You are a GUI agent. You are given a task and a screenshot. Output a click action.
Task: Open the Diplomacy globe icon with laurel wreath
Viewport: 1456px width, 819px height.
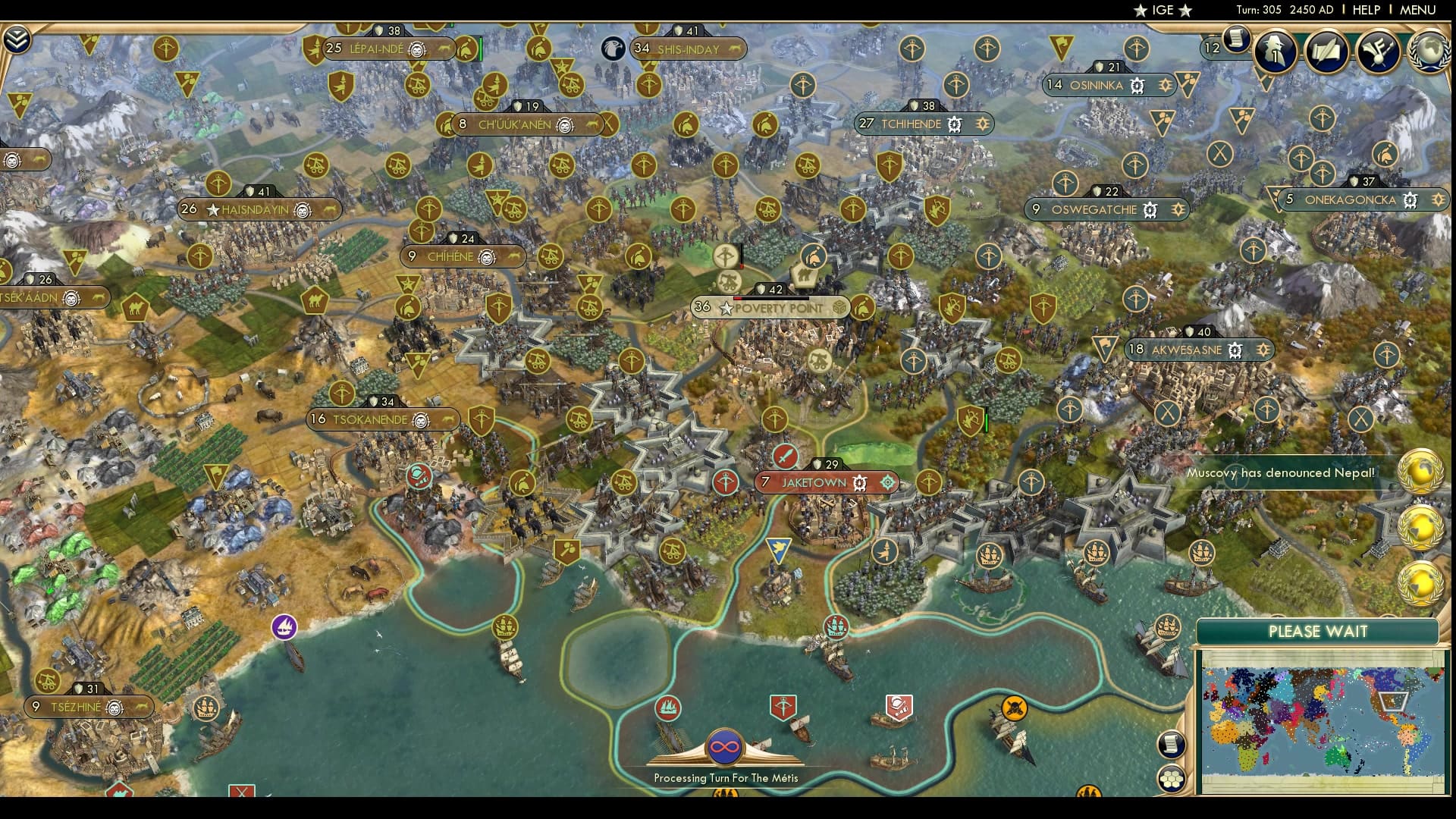tap(1429, 52)
